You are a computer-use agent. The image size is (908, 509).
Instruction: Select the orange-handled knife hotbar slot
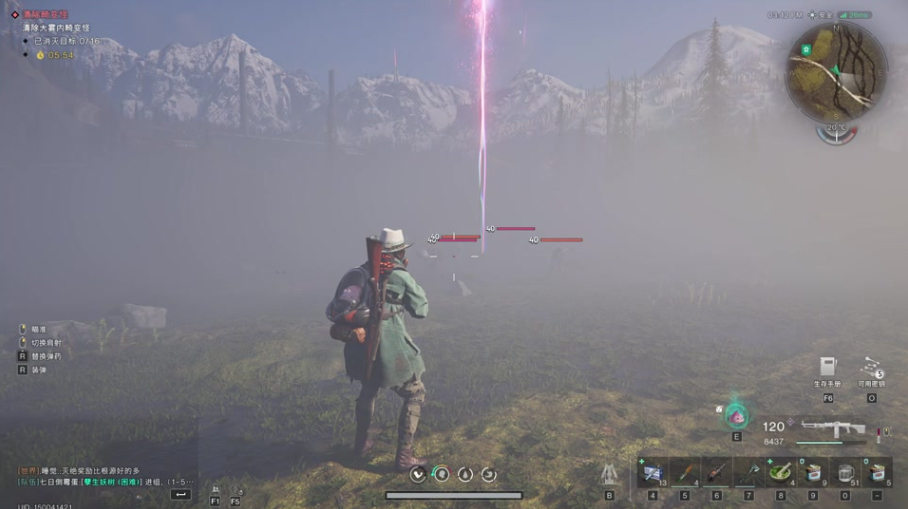pyautogui.click(x=685, y=472)
